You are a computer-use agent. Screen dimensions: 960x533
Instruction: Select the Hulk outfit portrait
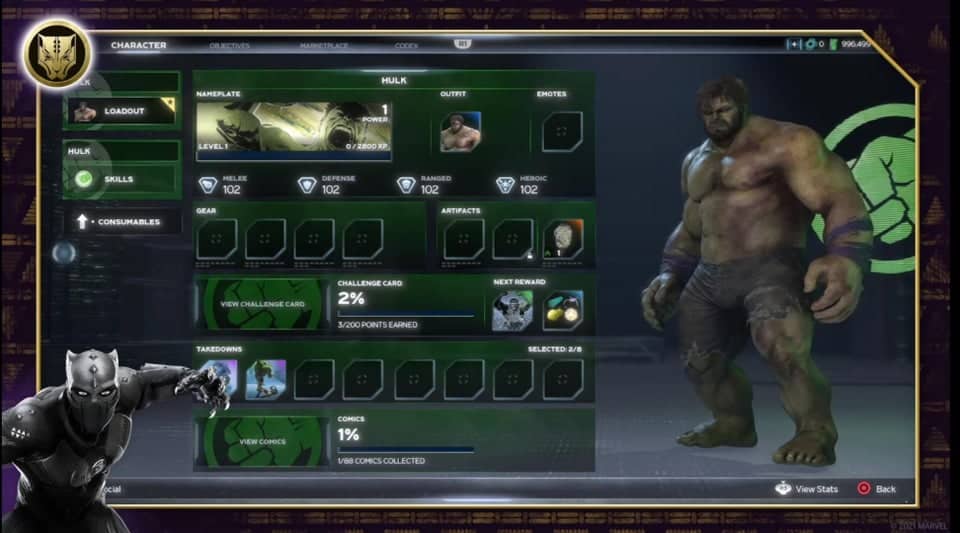[x=460, y=131]
